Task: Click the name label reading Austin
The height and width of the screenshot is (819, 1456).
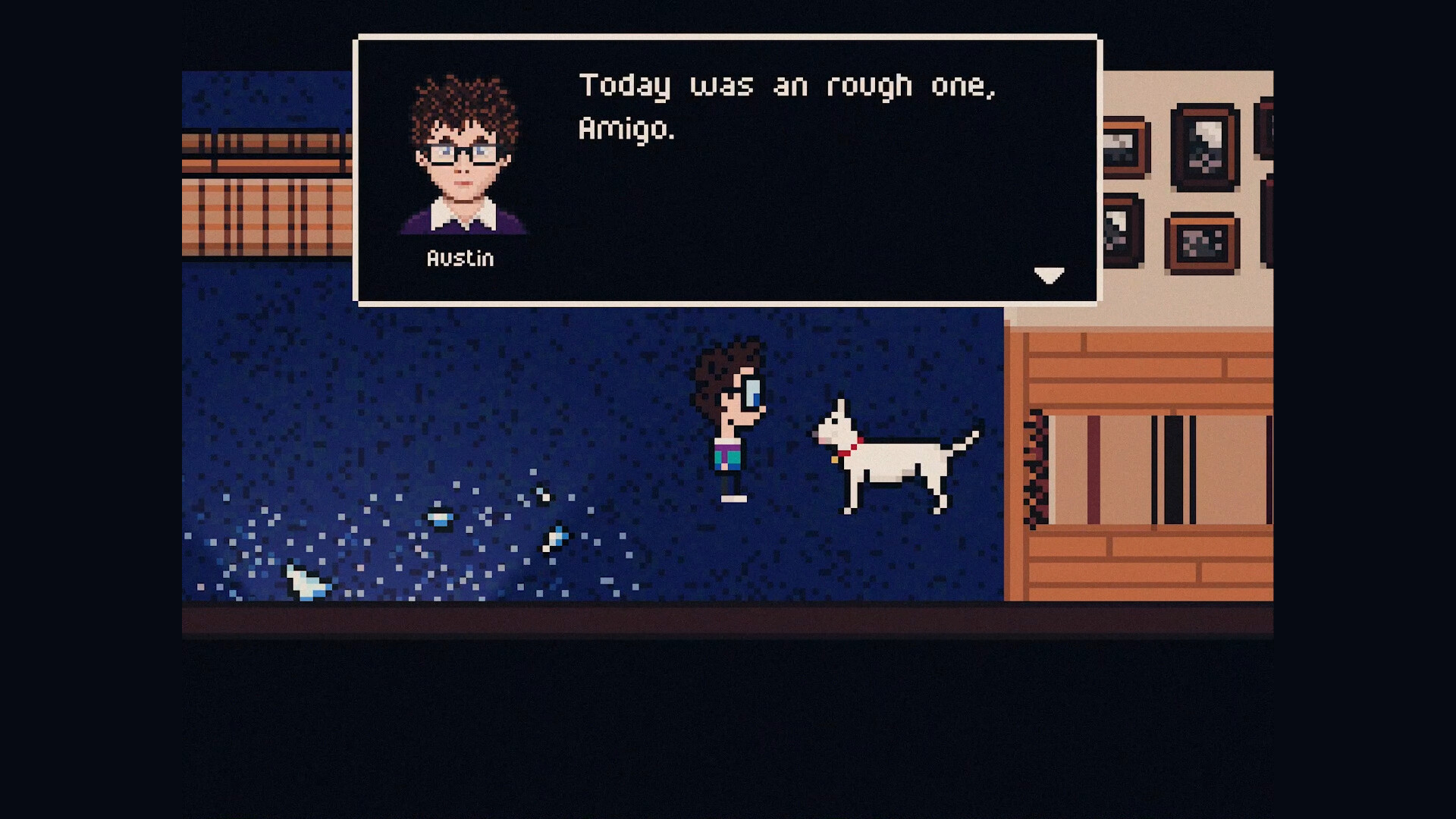Action: point(460,259)
